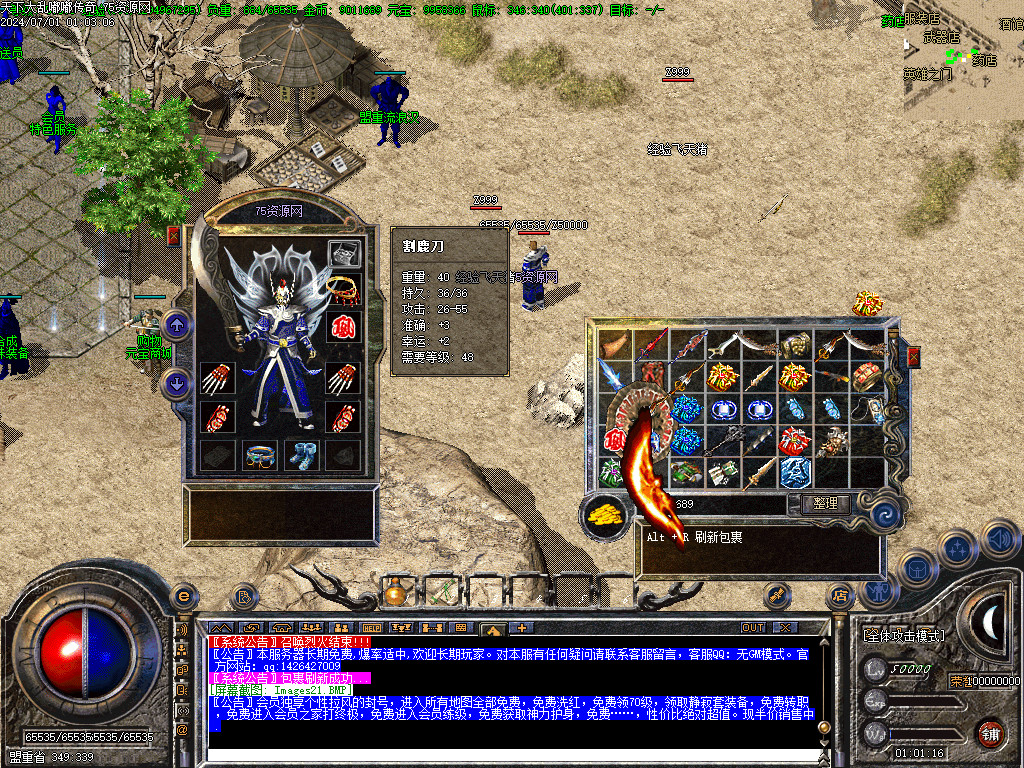
Task: Select the gold necklace equipment slot
Action: pos(343,289)
